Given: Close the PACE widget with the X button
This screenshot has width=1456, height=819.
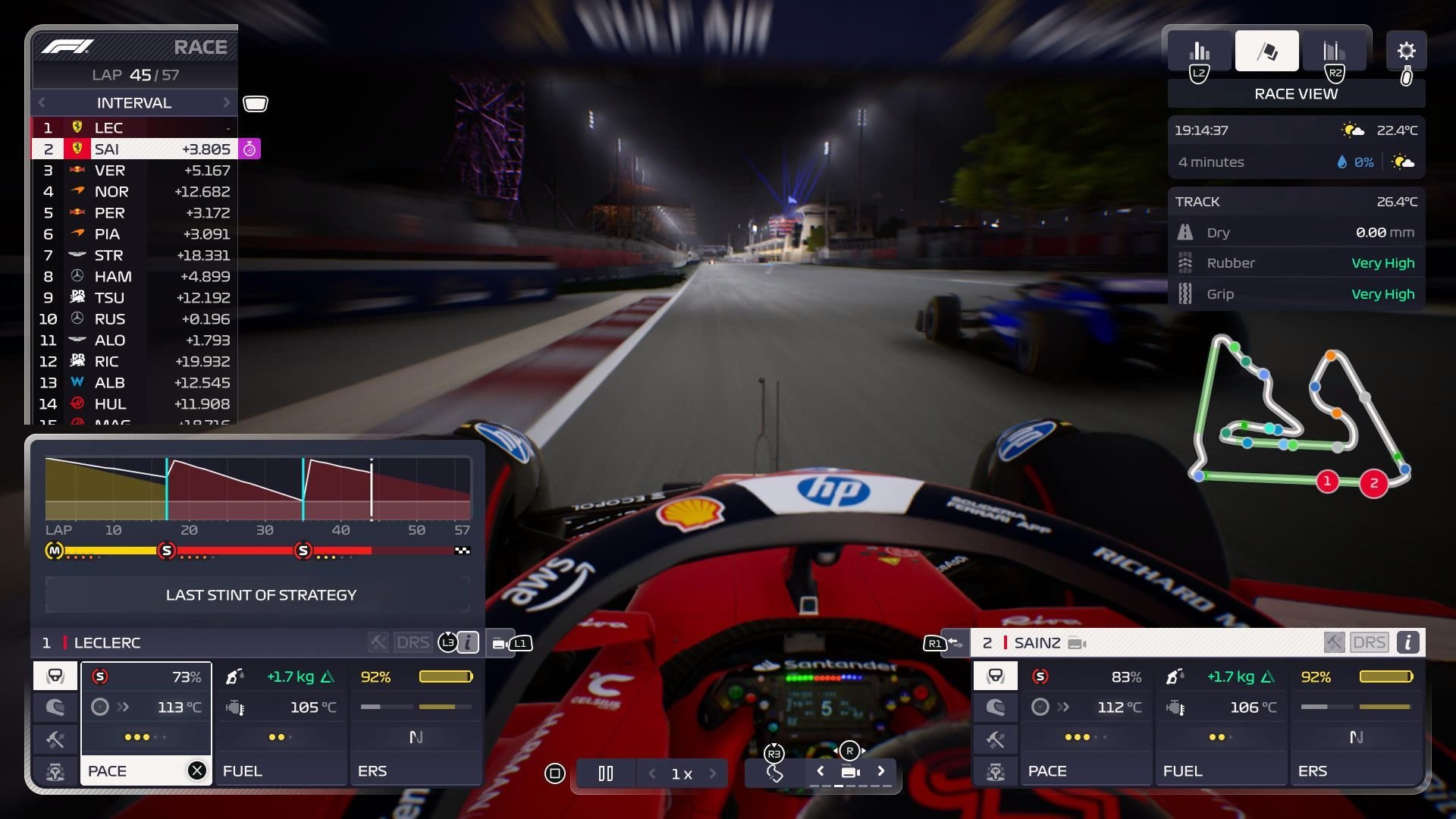Looking at the screenshot, I should tap(198, 770).
